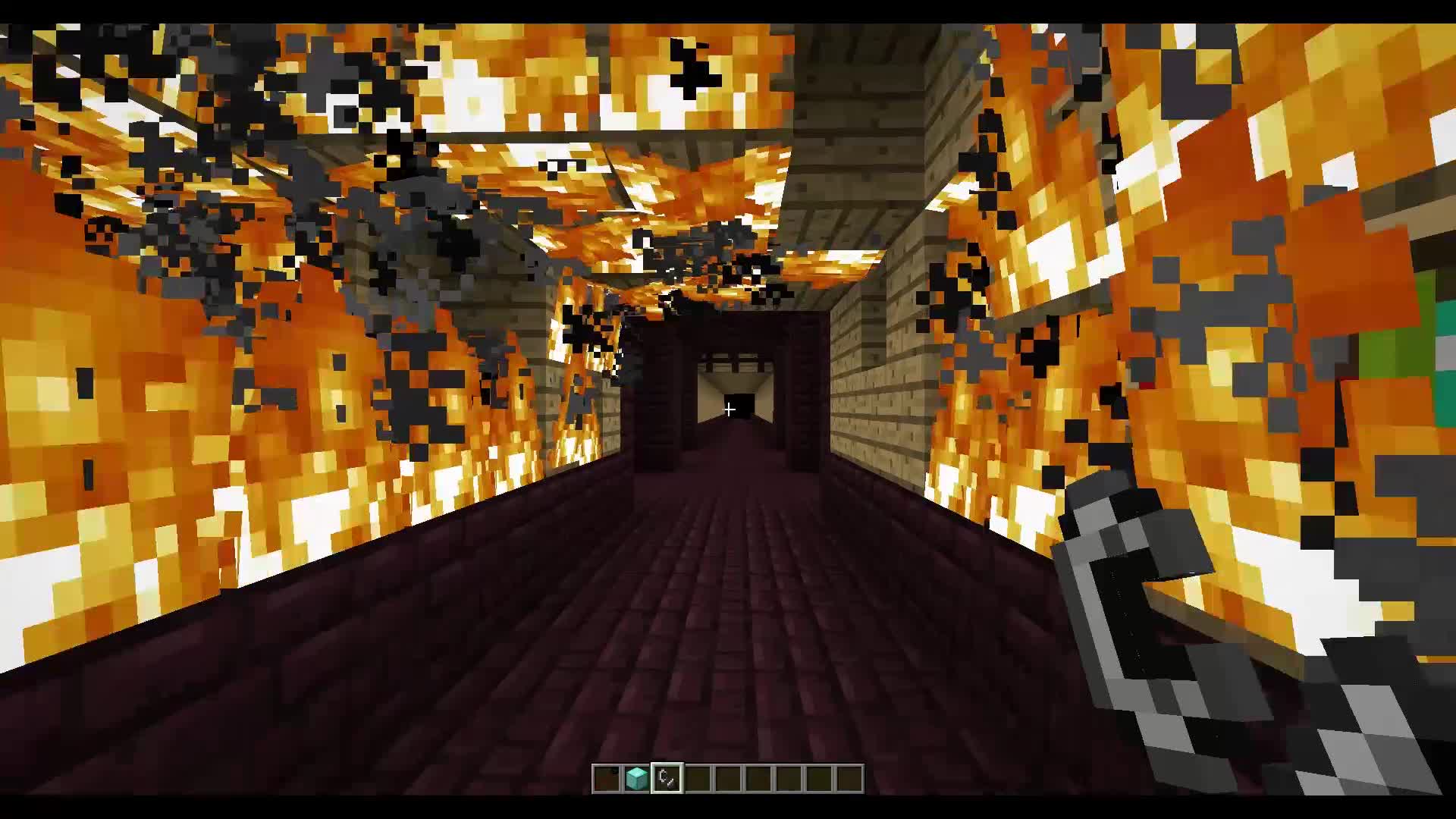Click the last hotbar slot

pos(849,777)
